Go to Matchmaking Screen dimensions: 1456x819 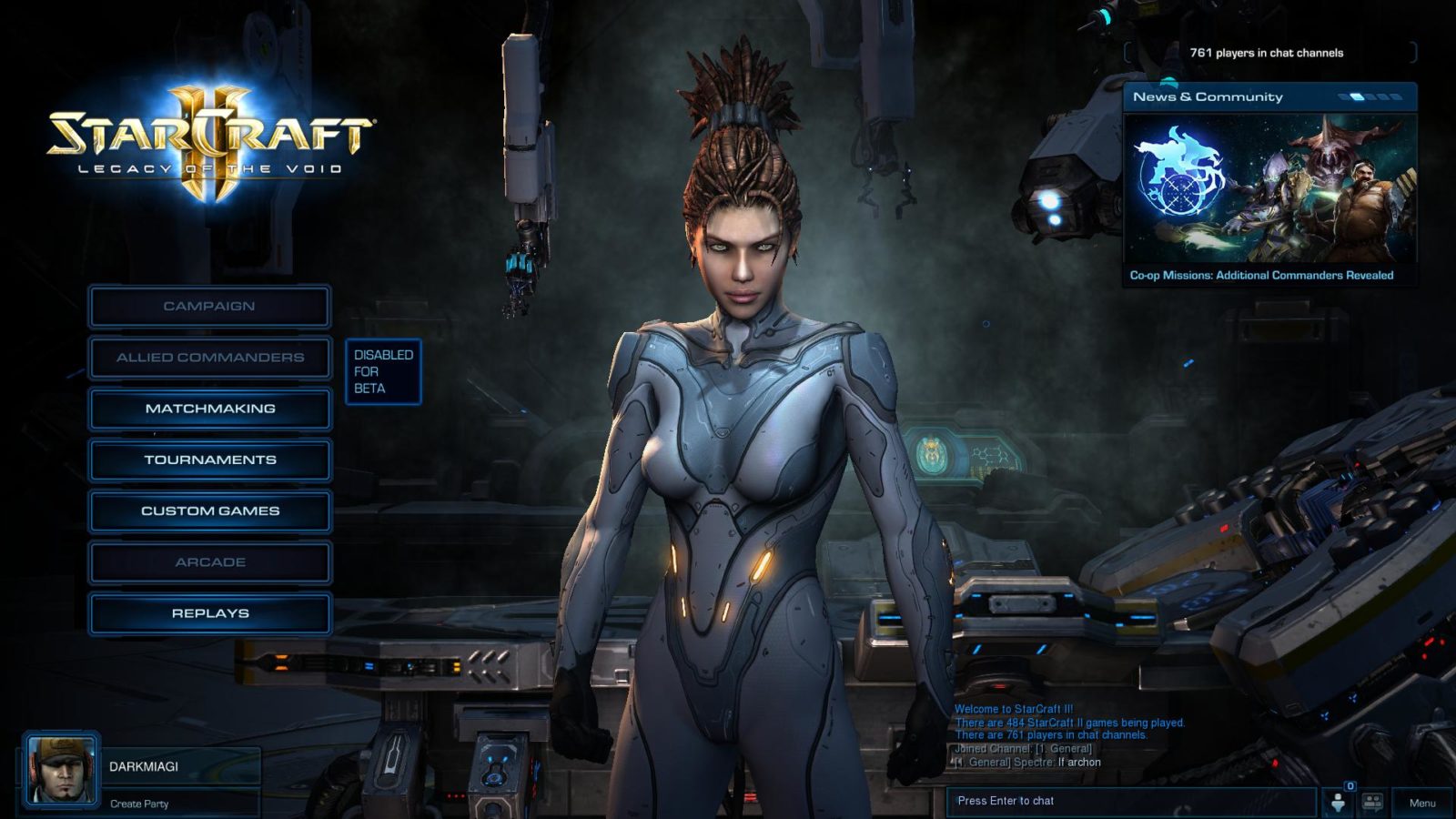(209, 409)
